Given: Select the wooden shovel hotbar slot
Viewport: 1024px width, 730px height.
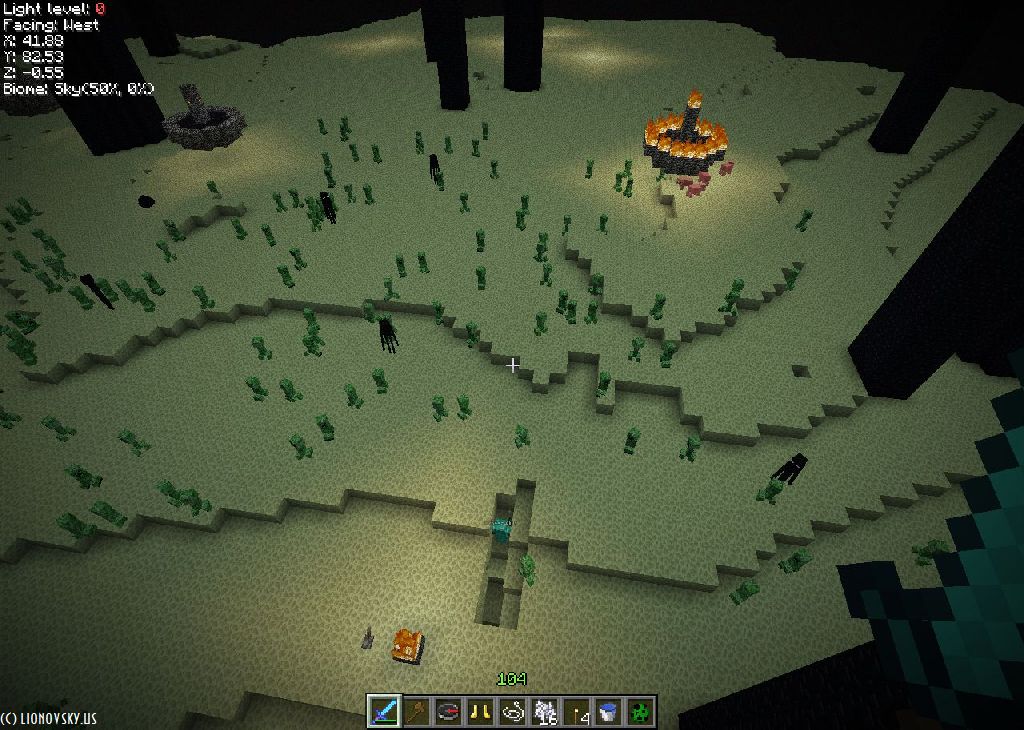Looking at the screenshot, I should pos(416,711).
